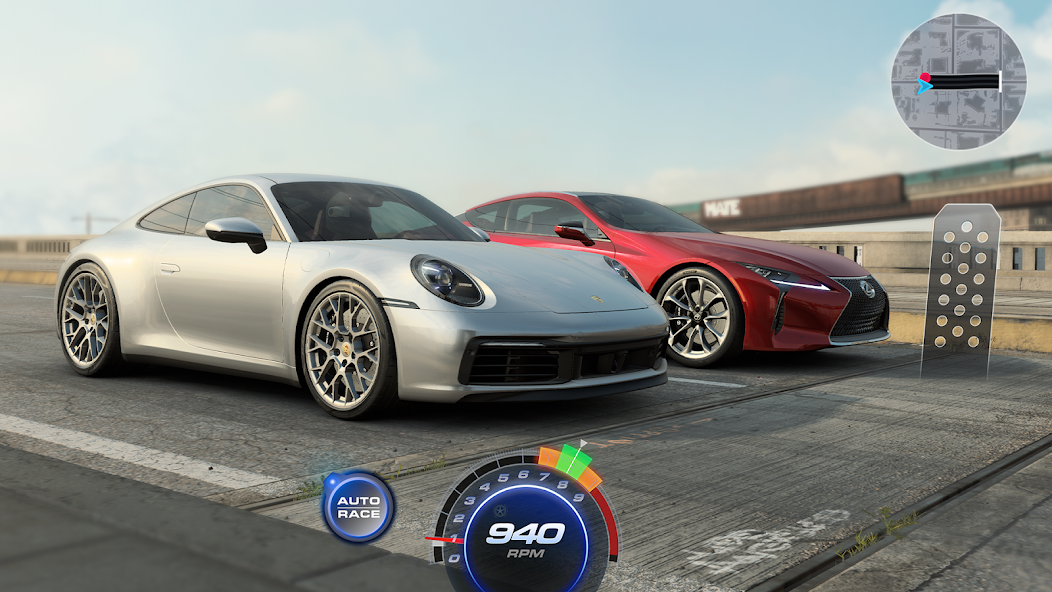
Task: Tap the Auto Race button
Action: tap(358, 507)
